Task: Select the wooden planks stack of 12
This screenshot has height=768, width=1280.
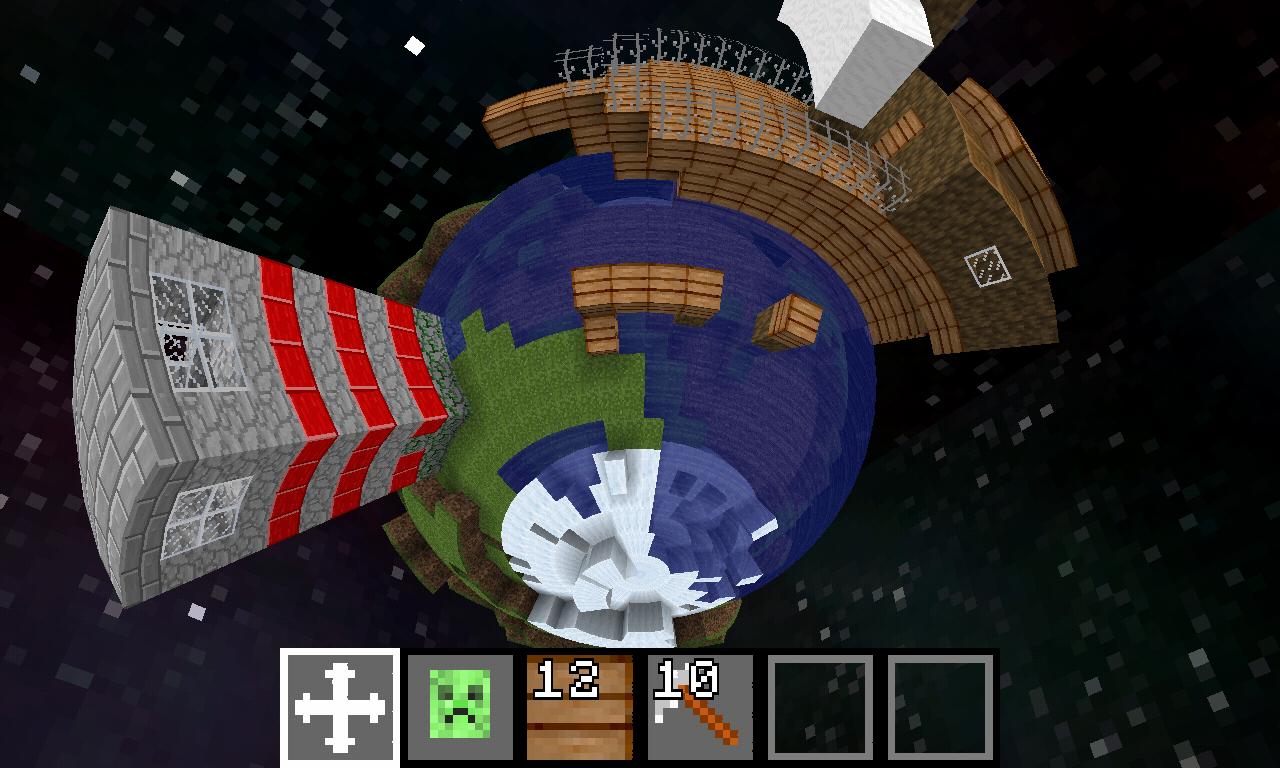Action: point(580,708)
